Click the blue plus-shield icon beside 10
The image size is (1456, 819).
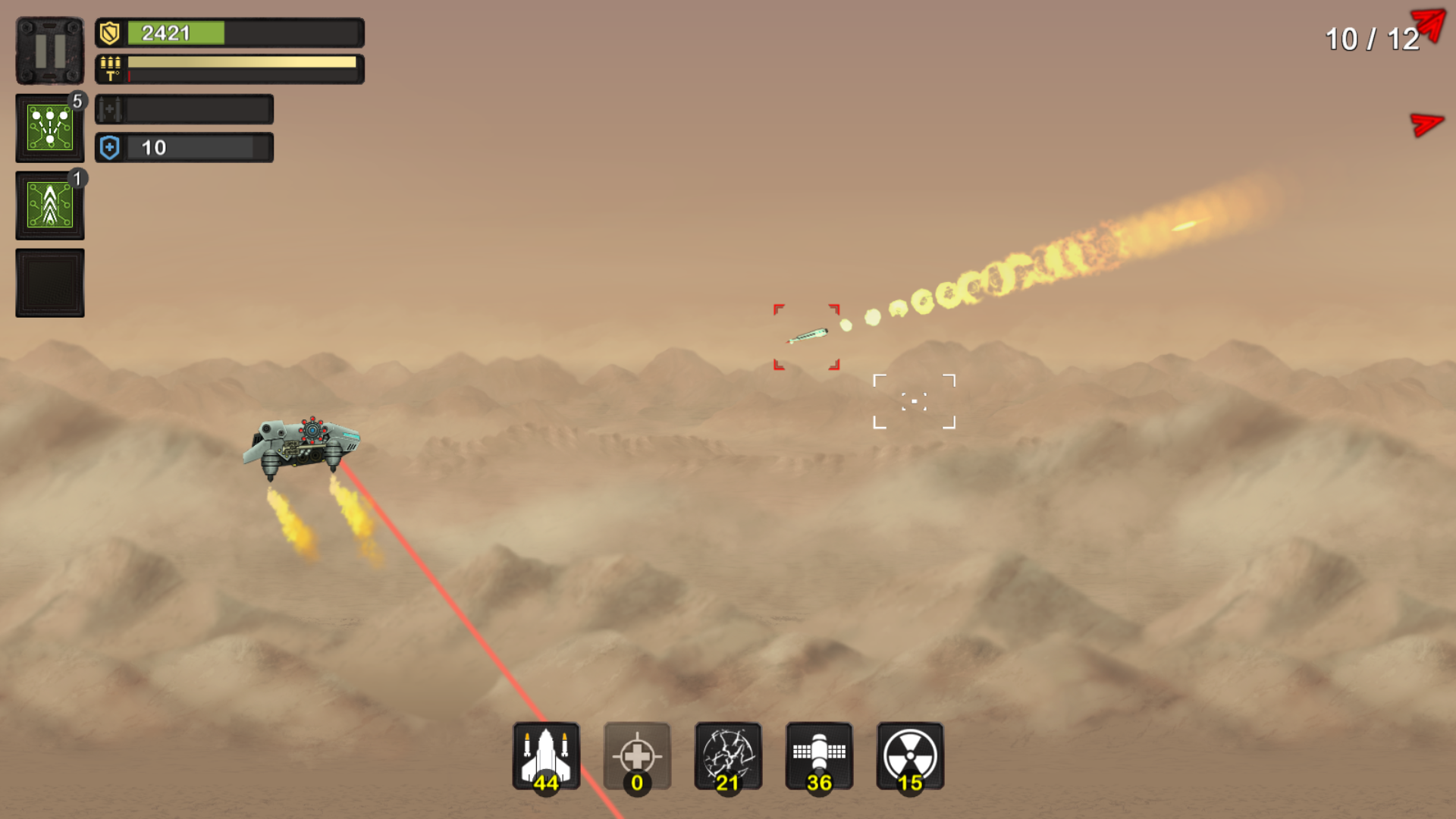108,147
